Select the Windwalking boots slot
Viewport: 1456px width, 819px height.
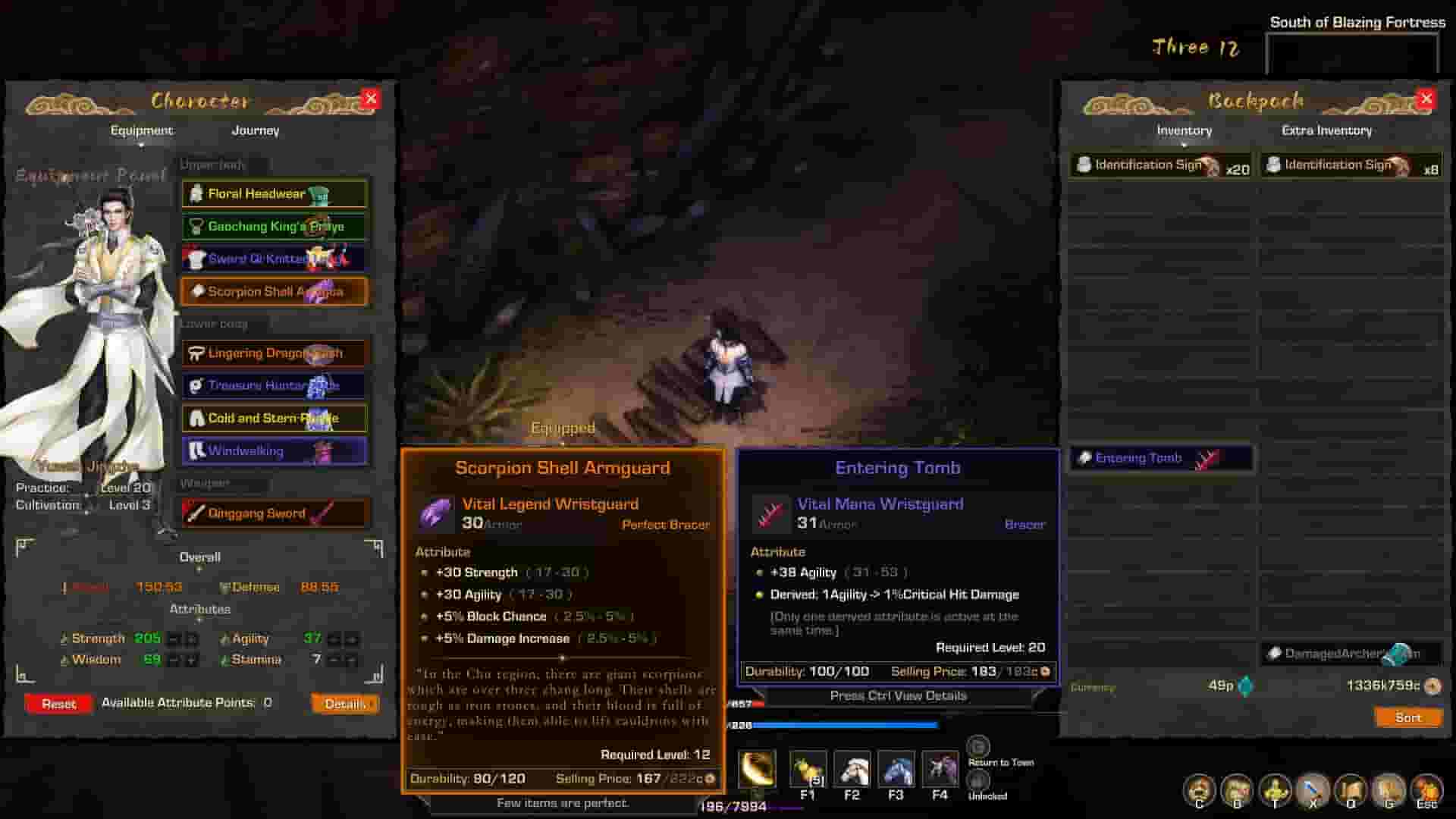tap(273, 450)
